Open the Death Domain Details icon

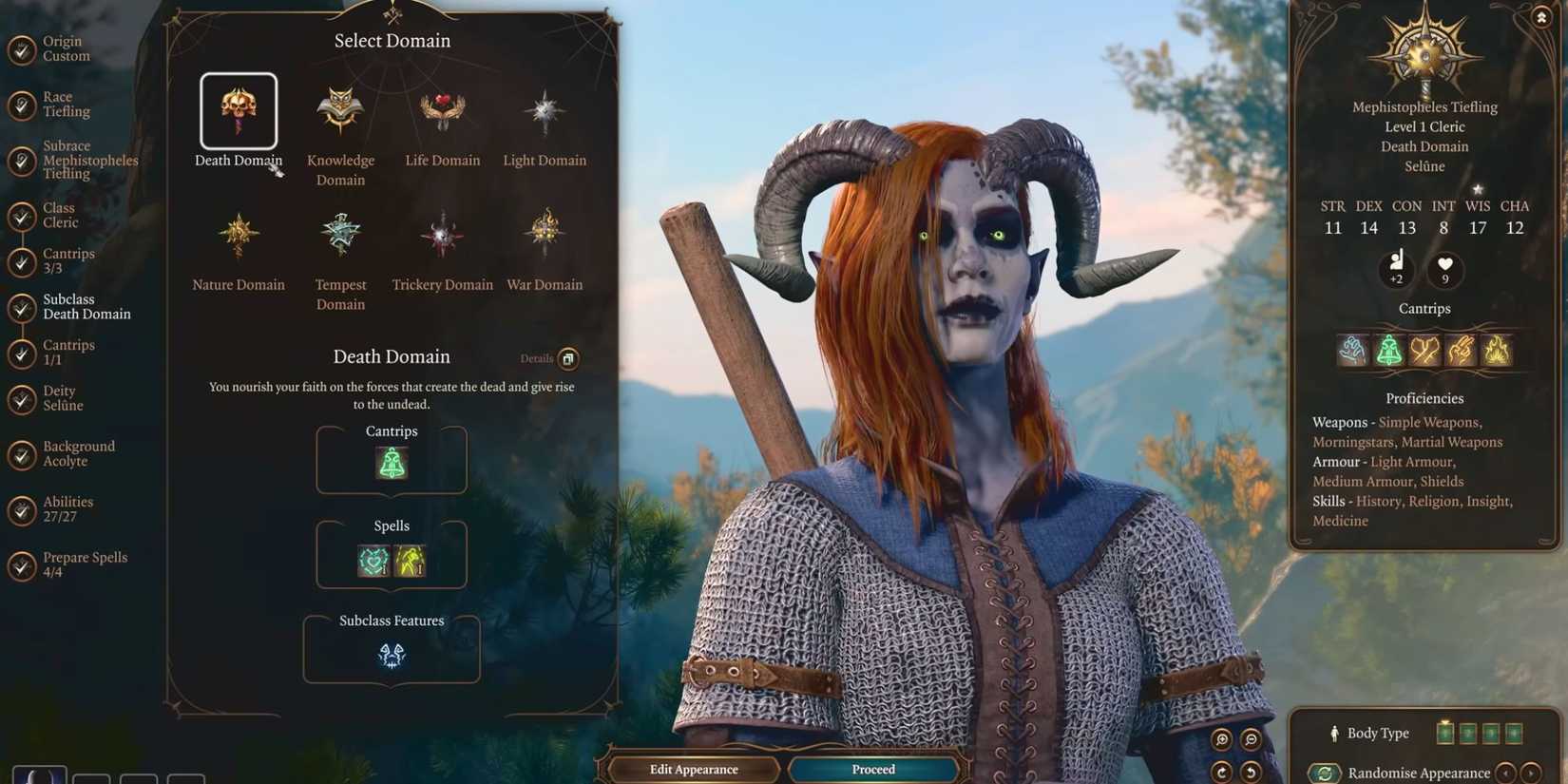coord(567,358)
